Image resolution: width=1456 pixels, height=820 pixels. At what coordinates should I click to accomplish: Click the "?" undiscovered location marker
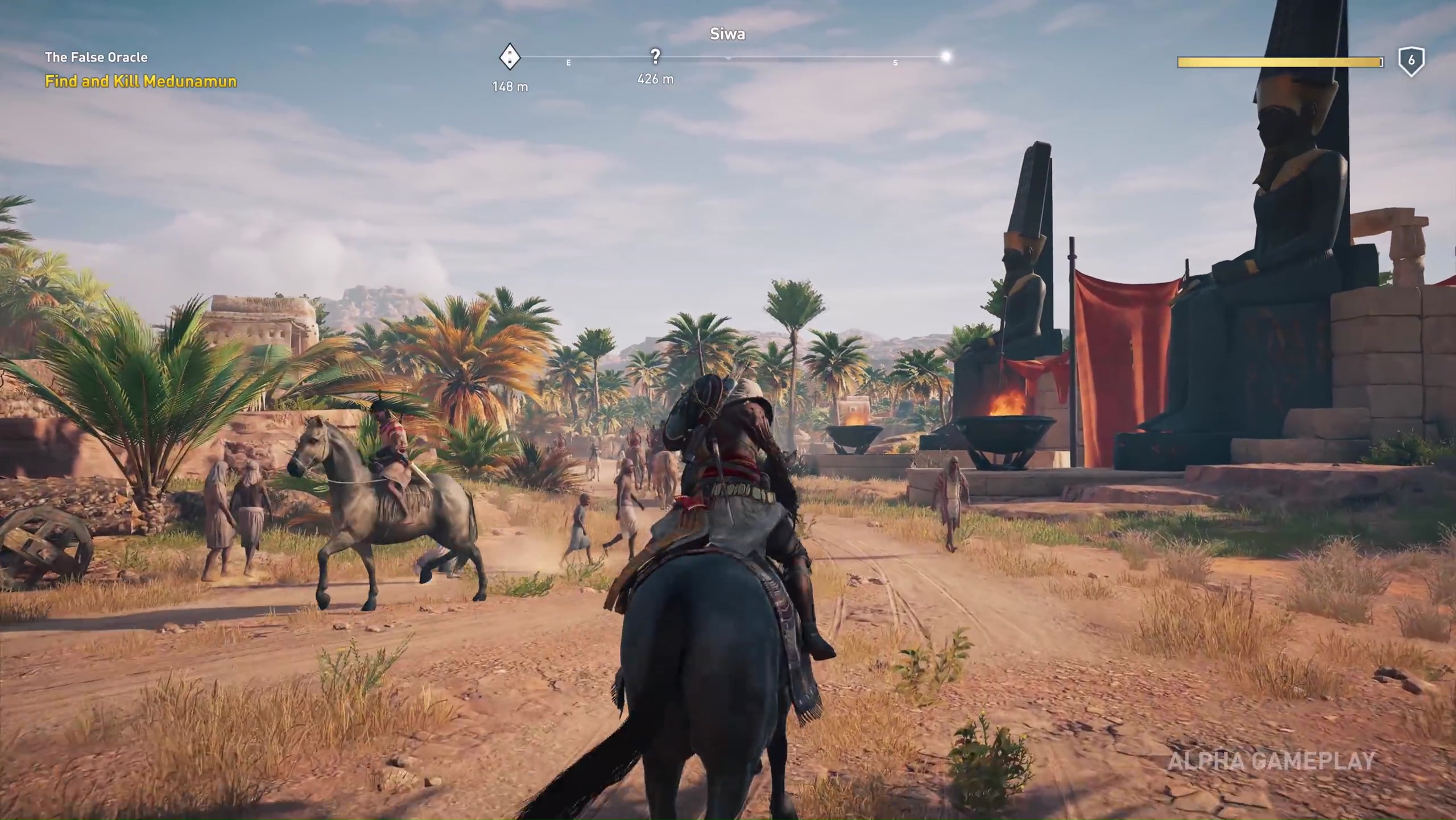(x=655, y=55)
